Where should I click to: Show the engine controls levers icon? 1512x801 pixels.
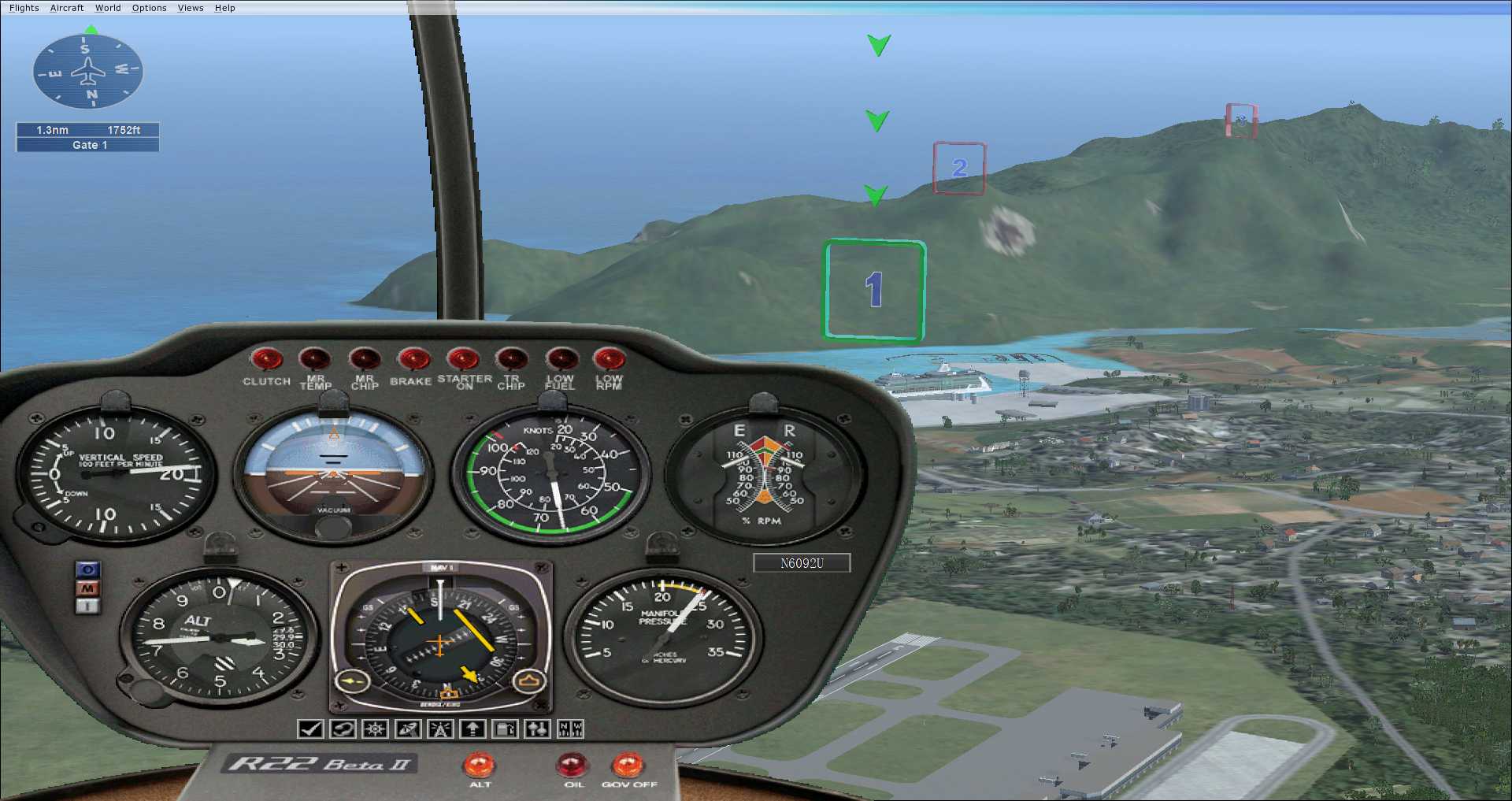point(538,729)
